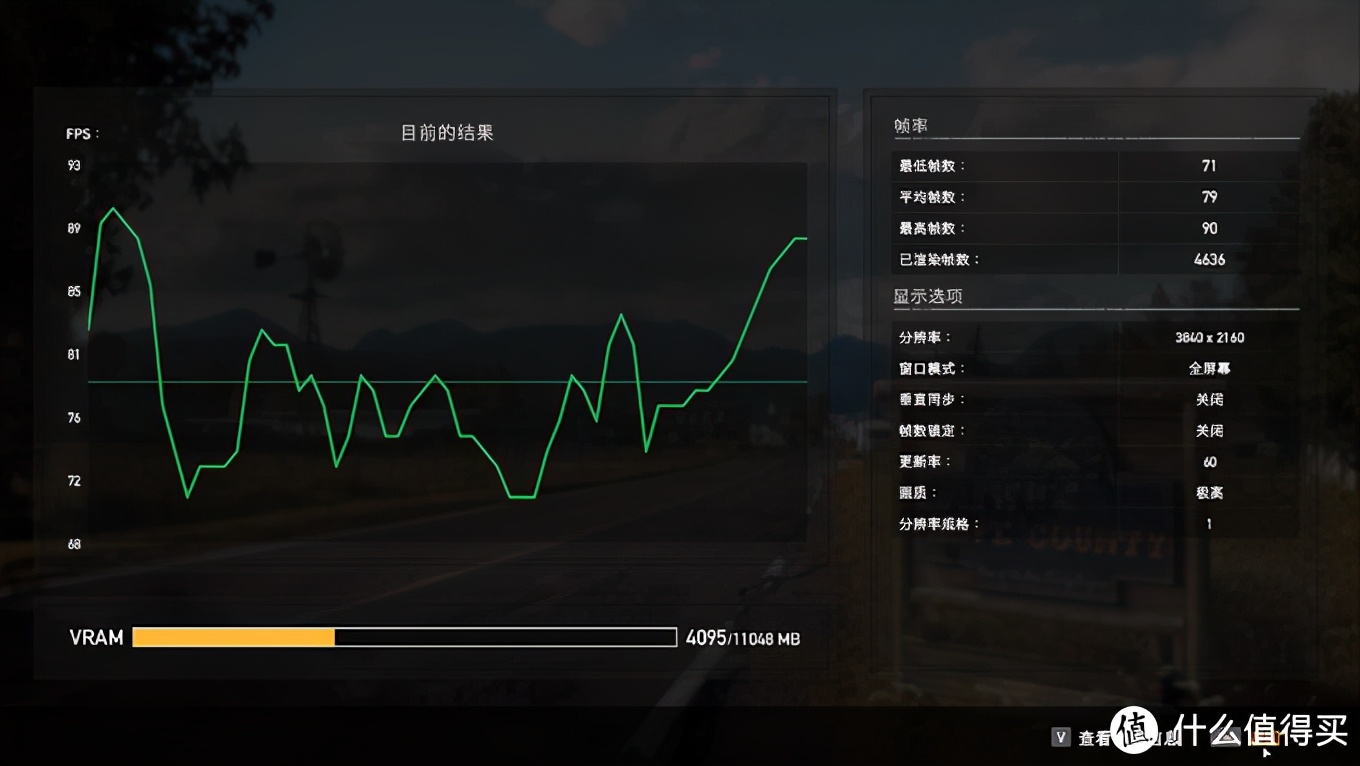Click the green average FPS line on graph

pos(450,381)
